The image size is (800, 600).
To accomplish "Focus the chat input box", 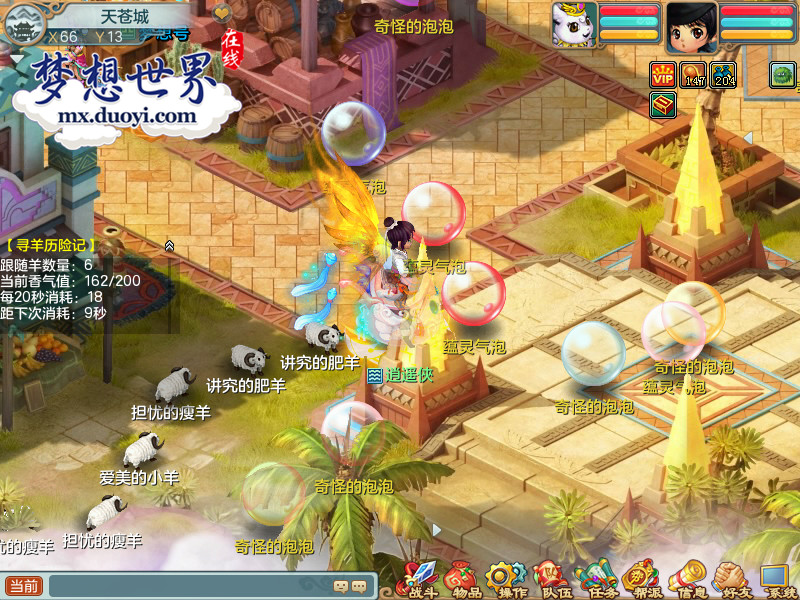I will click(190, 586).
